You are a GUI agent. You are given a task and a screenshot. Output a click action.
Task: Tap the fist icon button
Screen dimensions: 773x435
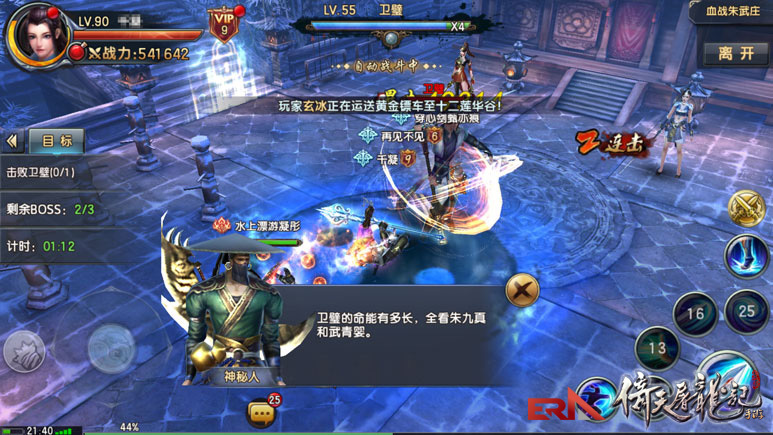coord(24,351)
